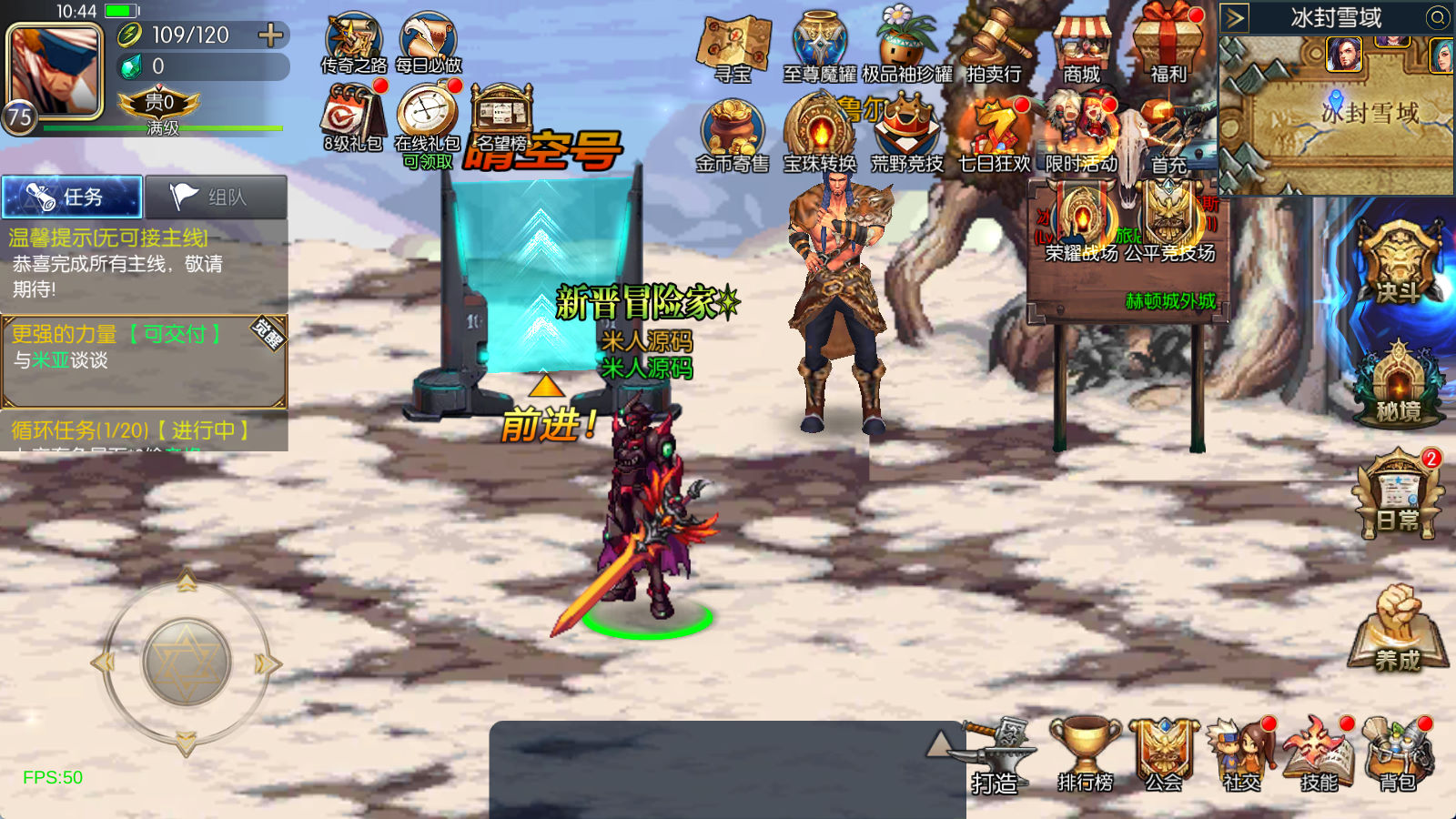Claim the 在线礼包 online gift

click(x=427, y=118)
